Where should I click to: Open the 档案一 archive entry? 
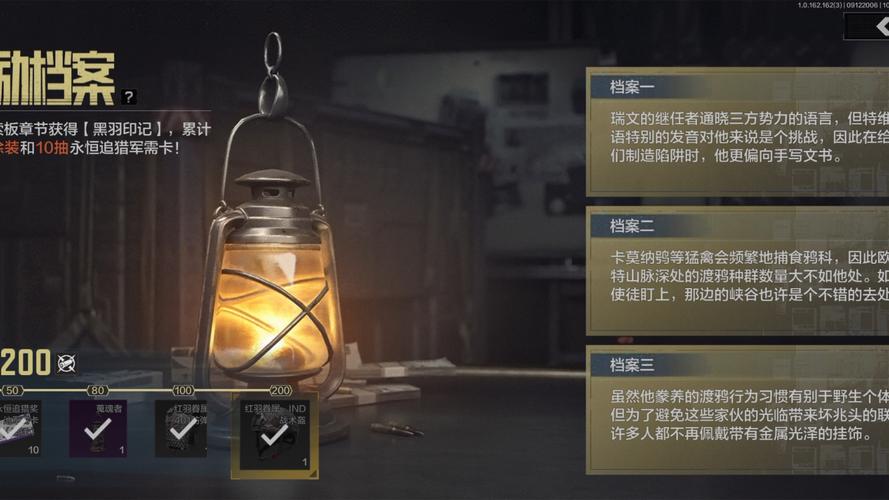tap(737, 129)
